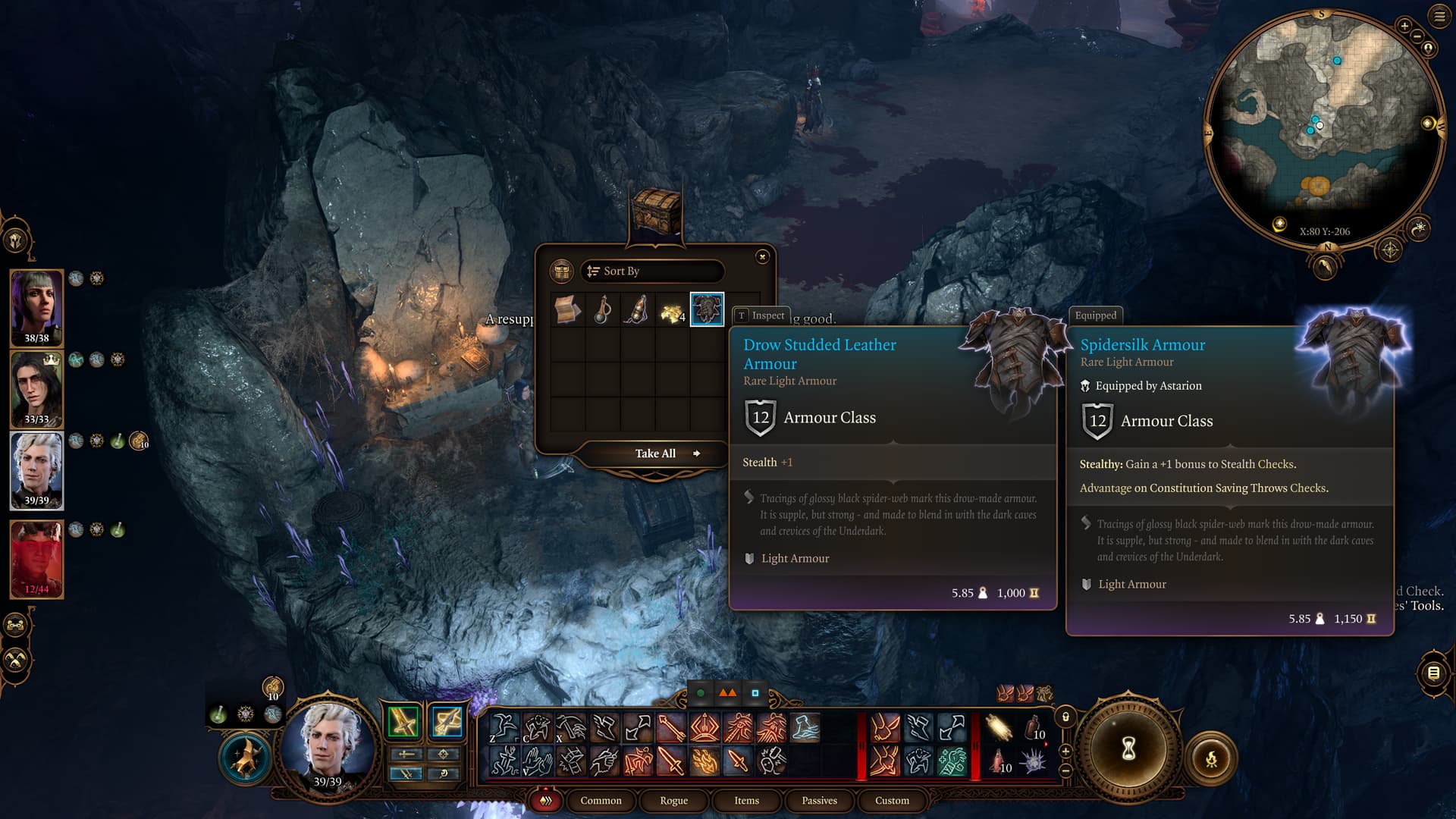1456x819 pixels.
Task: Select the Custom hotbar tab
Action: click(892, 801)
